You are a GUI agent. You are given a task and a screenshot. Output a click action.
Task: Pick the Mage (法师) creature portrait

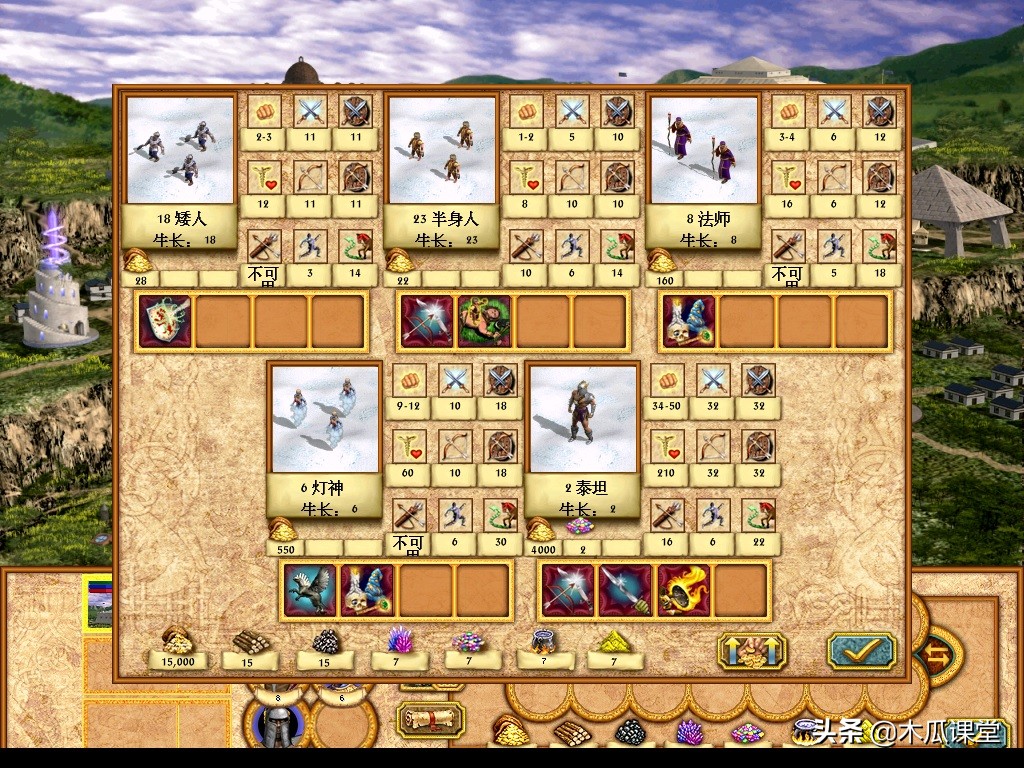click(x=702, y=150)
